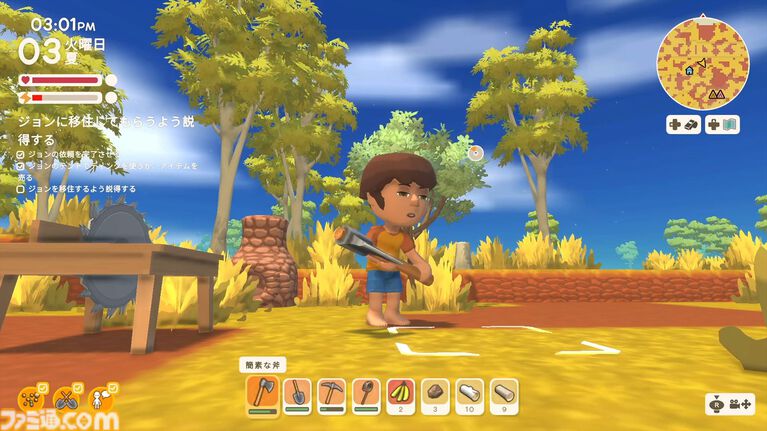The width and height of the screenshot is (767, 431).
Task: Pick the bananas in the hotbar
Action: pos(401,393)
